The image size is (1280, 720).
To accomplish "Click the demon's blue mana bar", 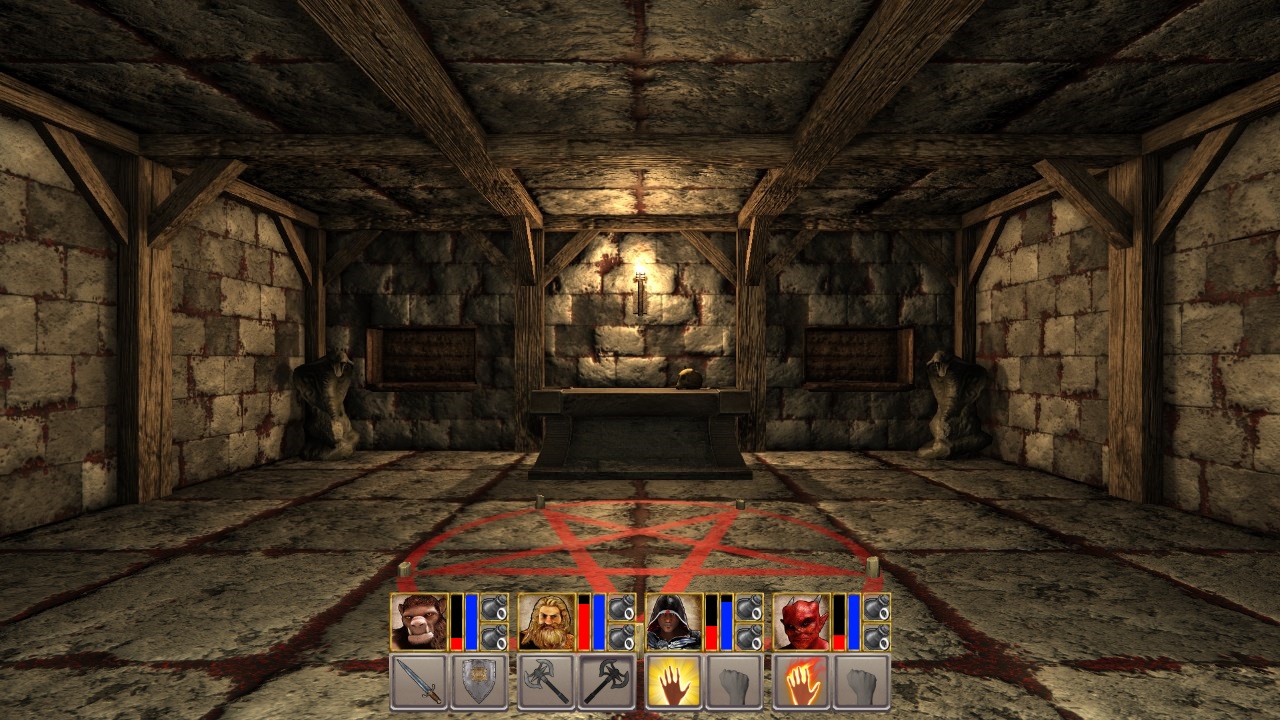I will tap(852, 620).
